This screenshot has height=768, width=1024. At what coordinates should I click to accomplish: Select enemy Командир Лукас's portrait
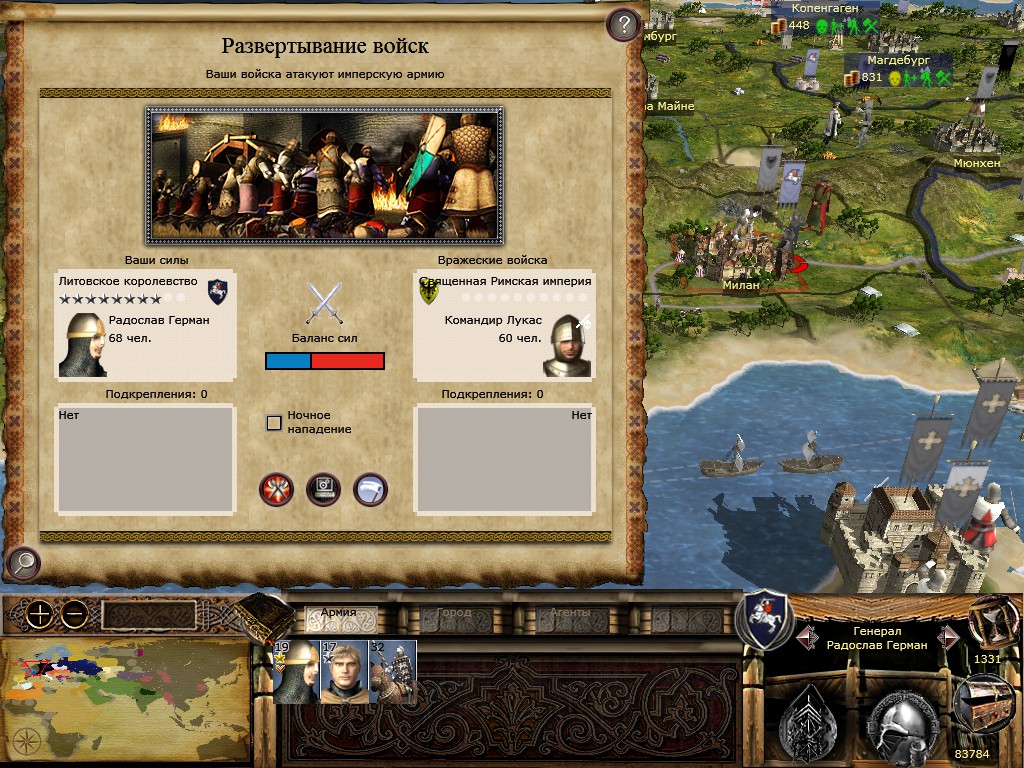(x=567, y=345)
